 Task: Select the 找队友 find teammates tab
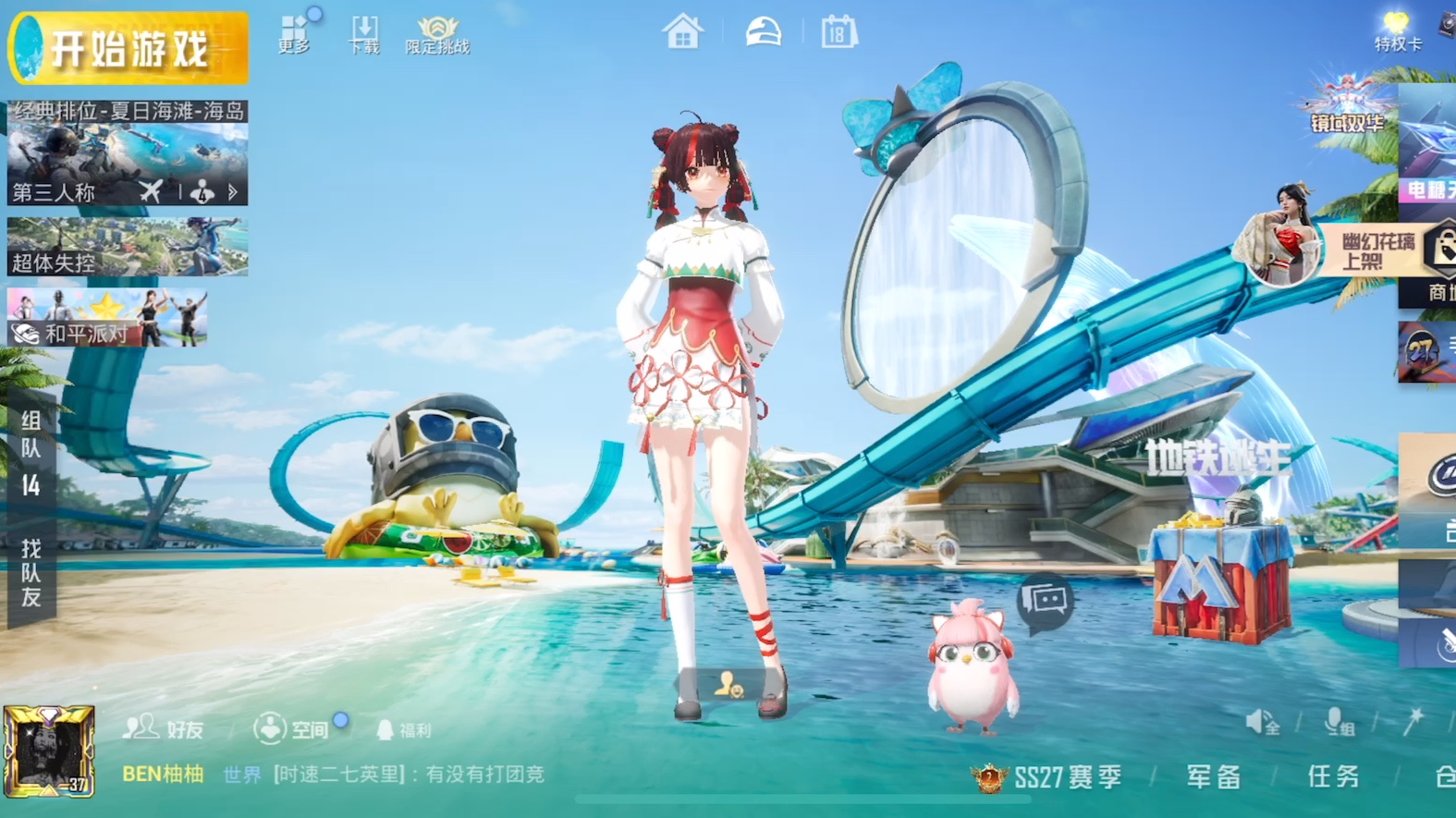coord(31,574)
